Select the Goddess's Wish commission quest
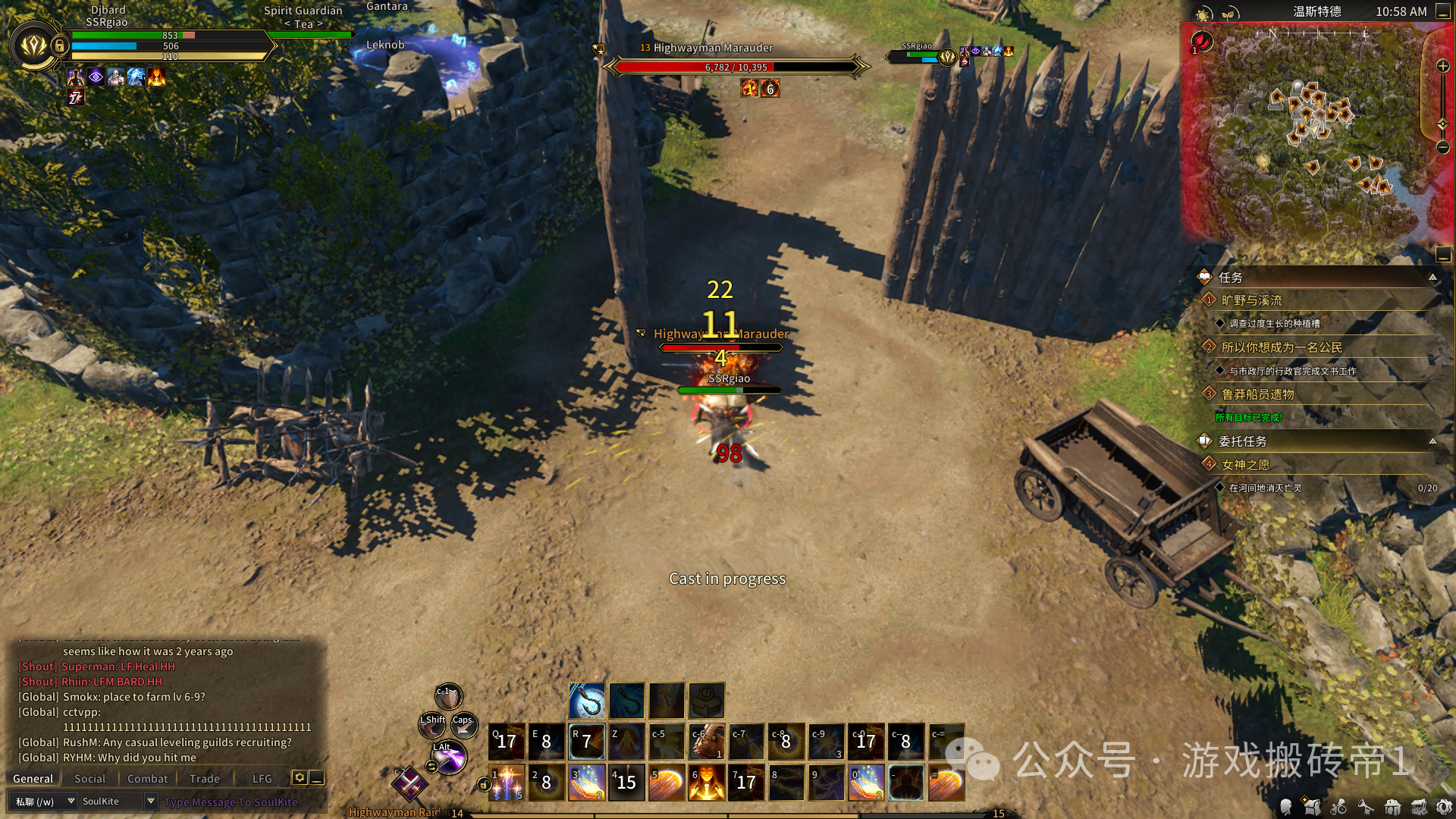This screenshot has width=1456, height=819. (1245, 465)
